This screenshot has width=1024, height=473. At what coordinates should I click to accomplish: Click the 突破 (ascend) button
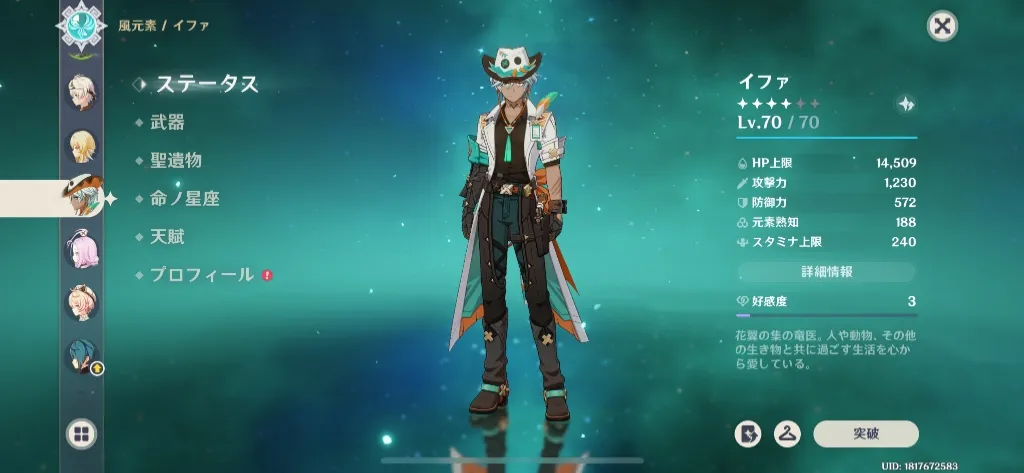[865, 433]
